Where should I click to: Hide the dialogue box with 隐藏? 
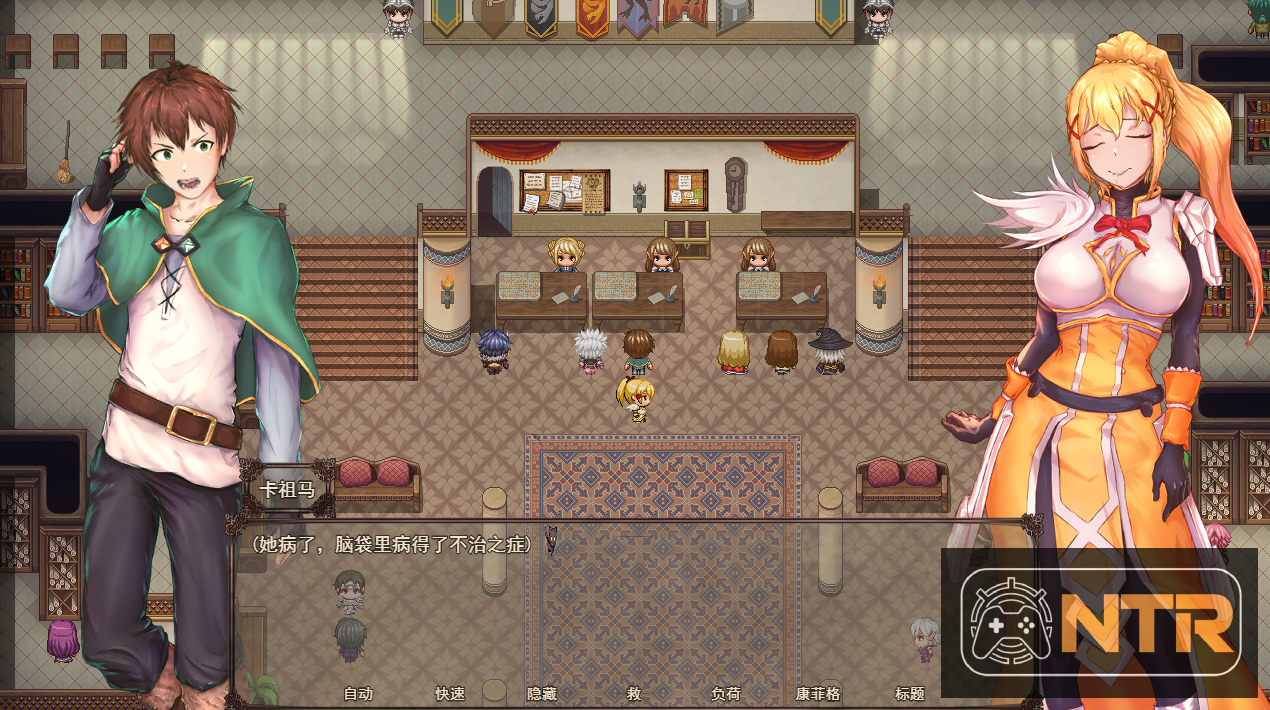point(542,693)
